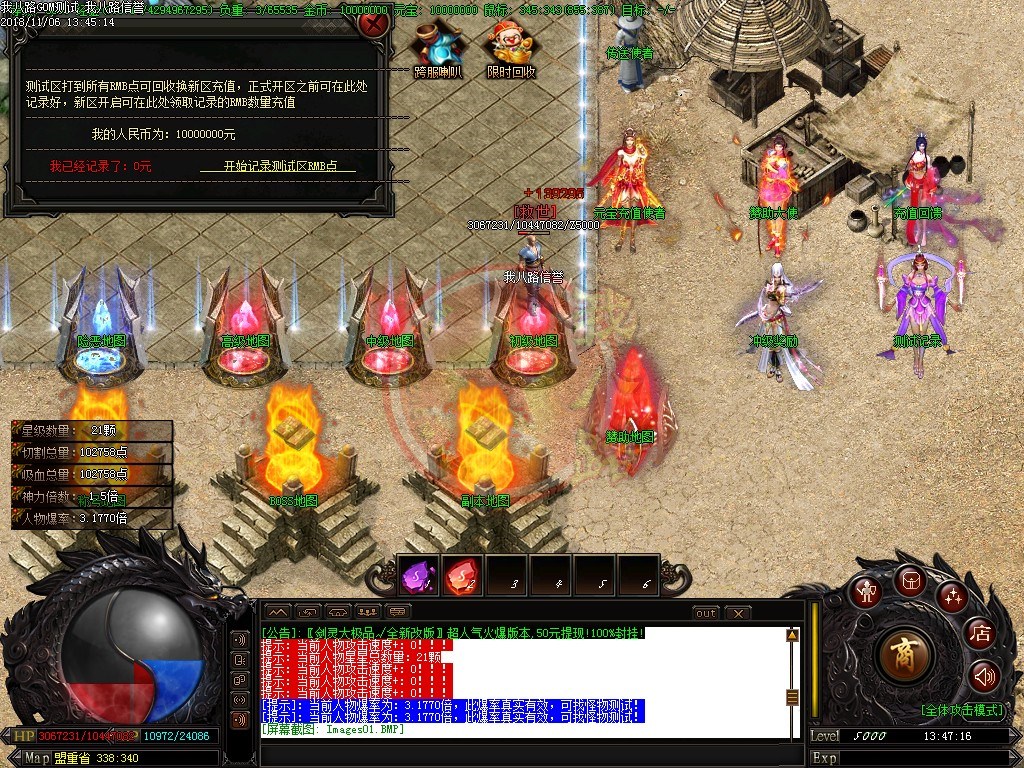The height and width of the screenshot is (768, 1024).
Task: Toggle the sound speaker button
Action: coord(984,677)
